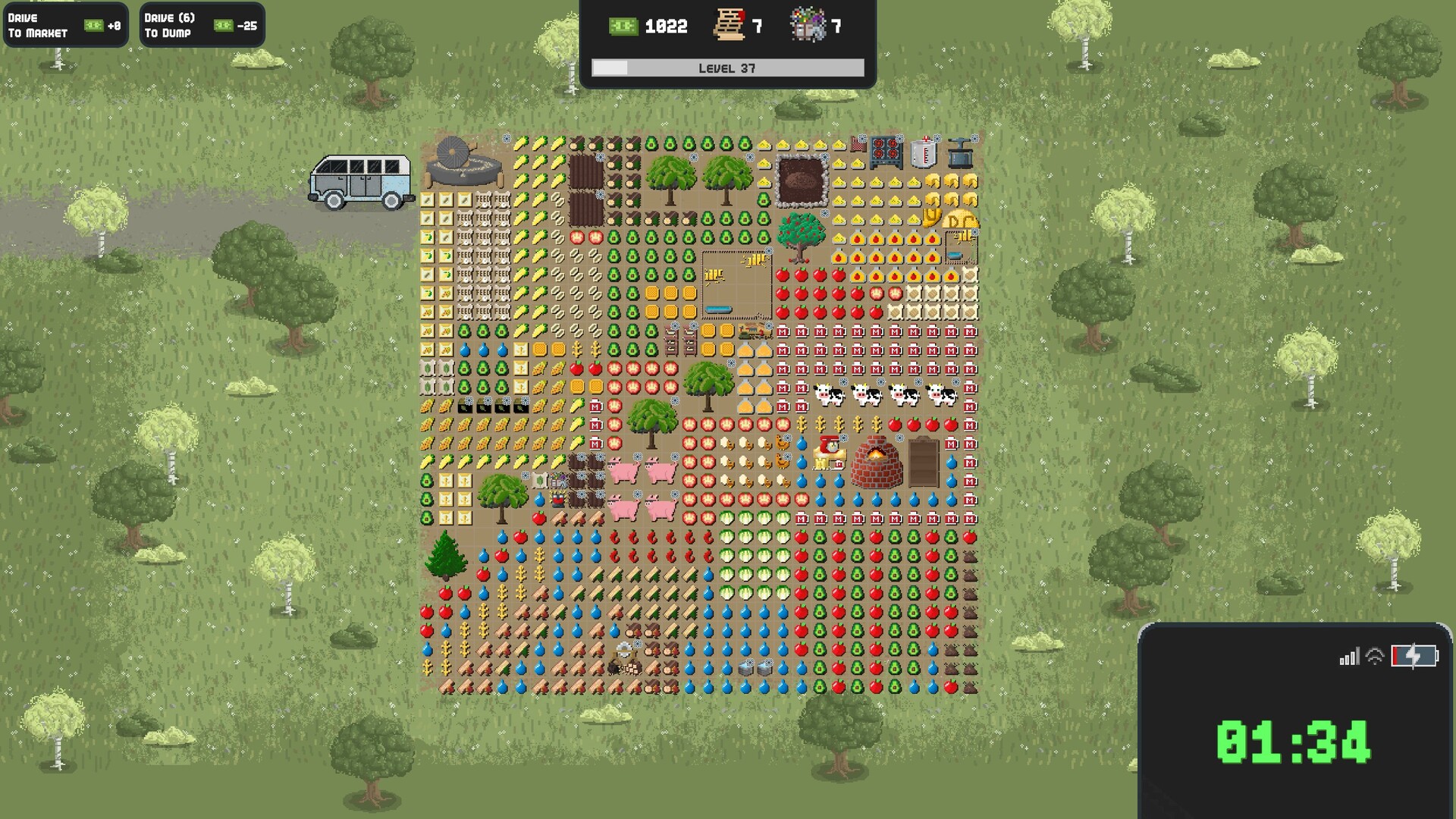The image size is (1456, 819).
Task: Select the red apple tree tile
Action: 801,236
